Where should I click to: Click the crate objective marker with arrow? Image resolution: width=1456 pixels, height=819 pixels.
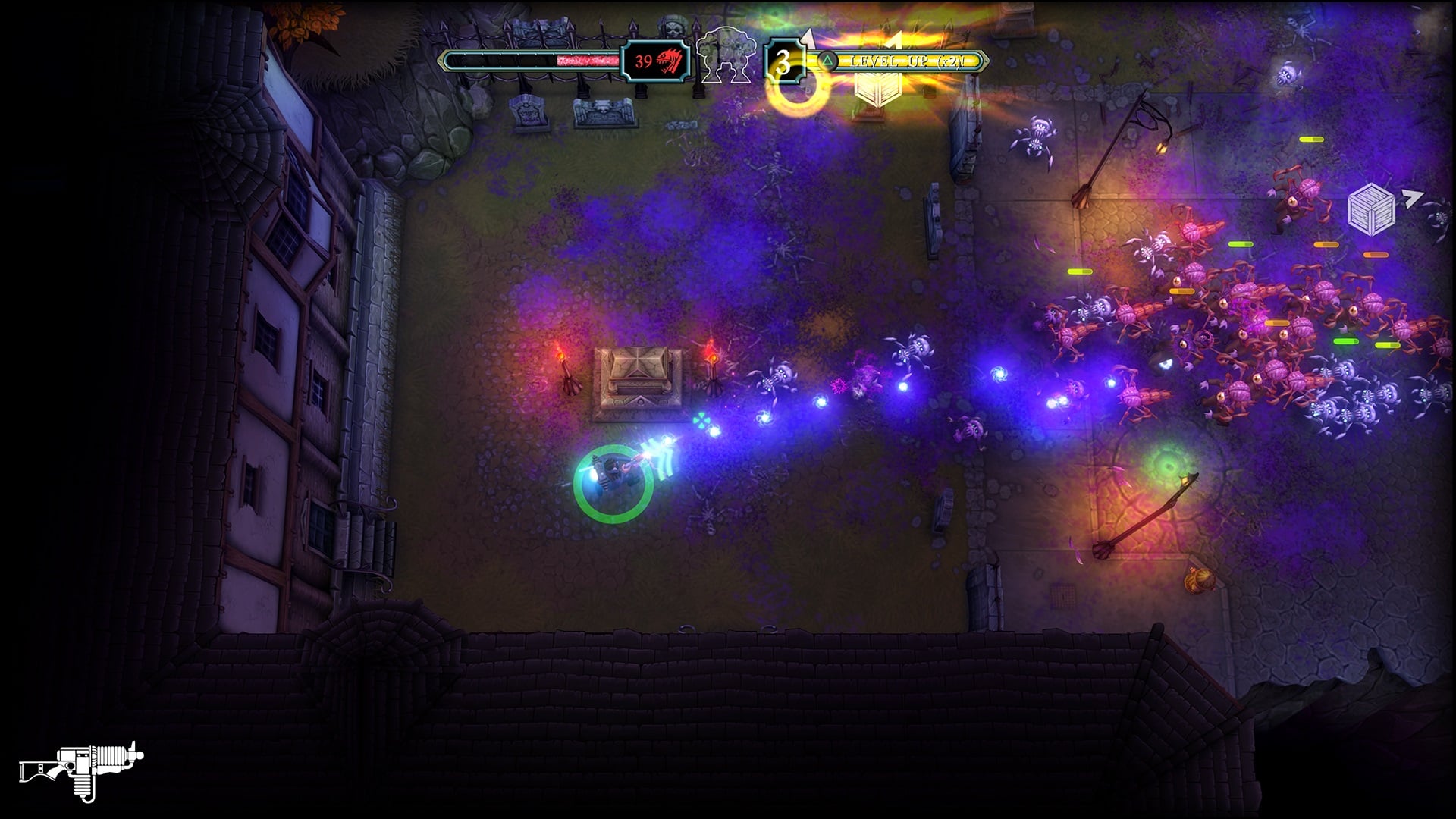pos(1371,208)
